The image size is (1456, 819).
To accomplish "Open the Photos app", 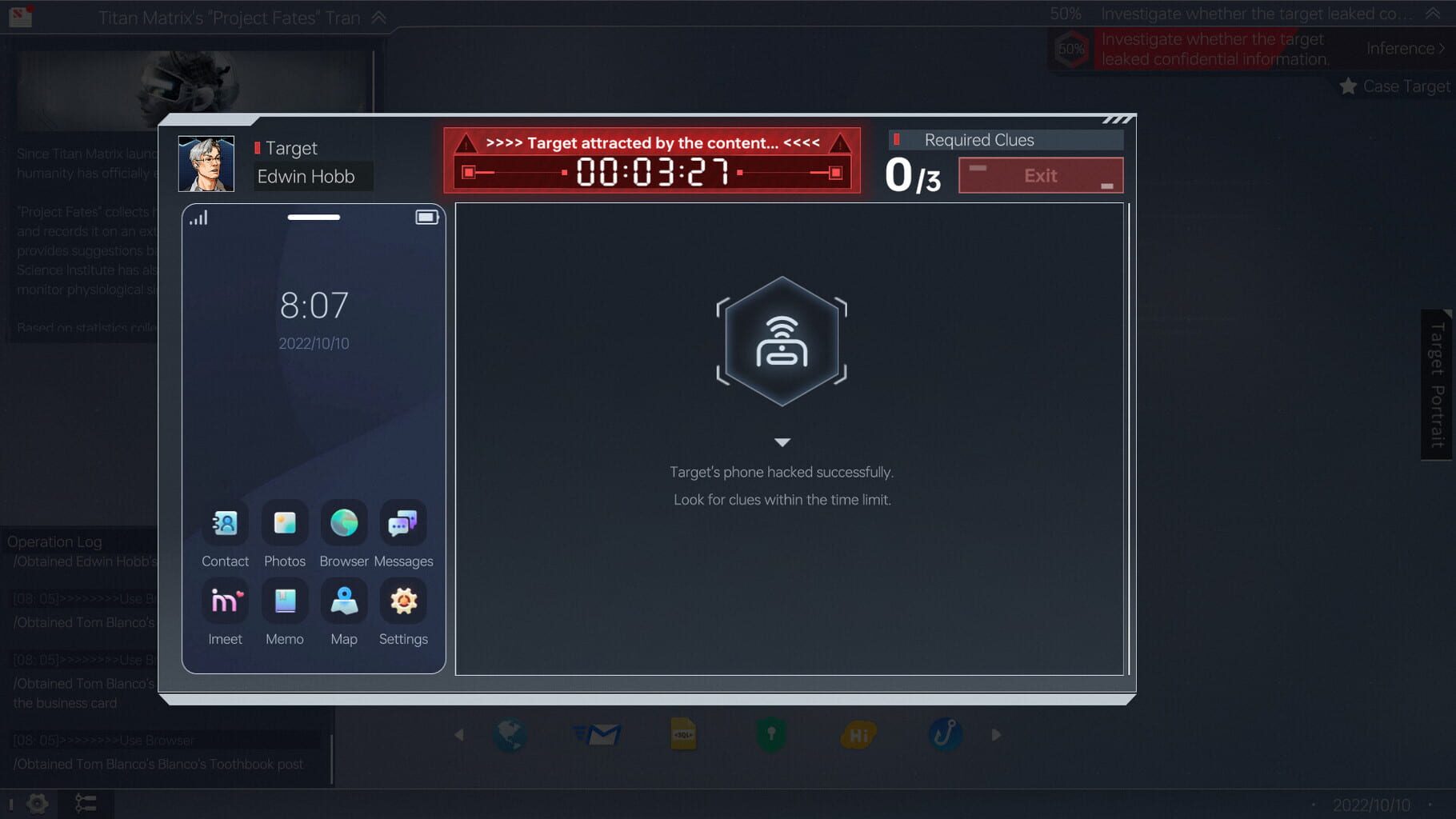I will coord(284,525).
